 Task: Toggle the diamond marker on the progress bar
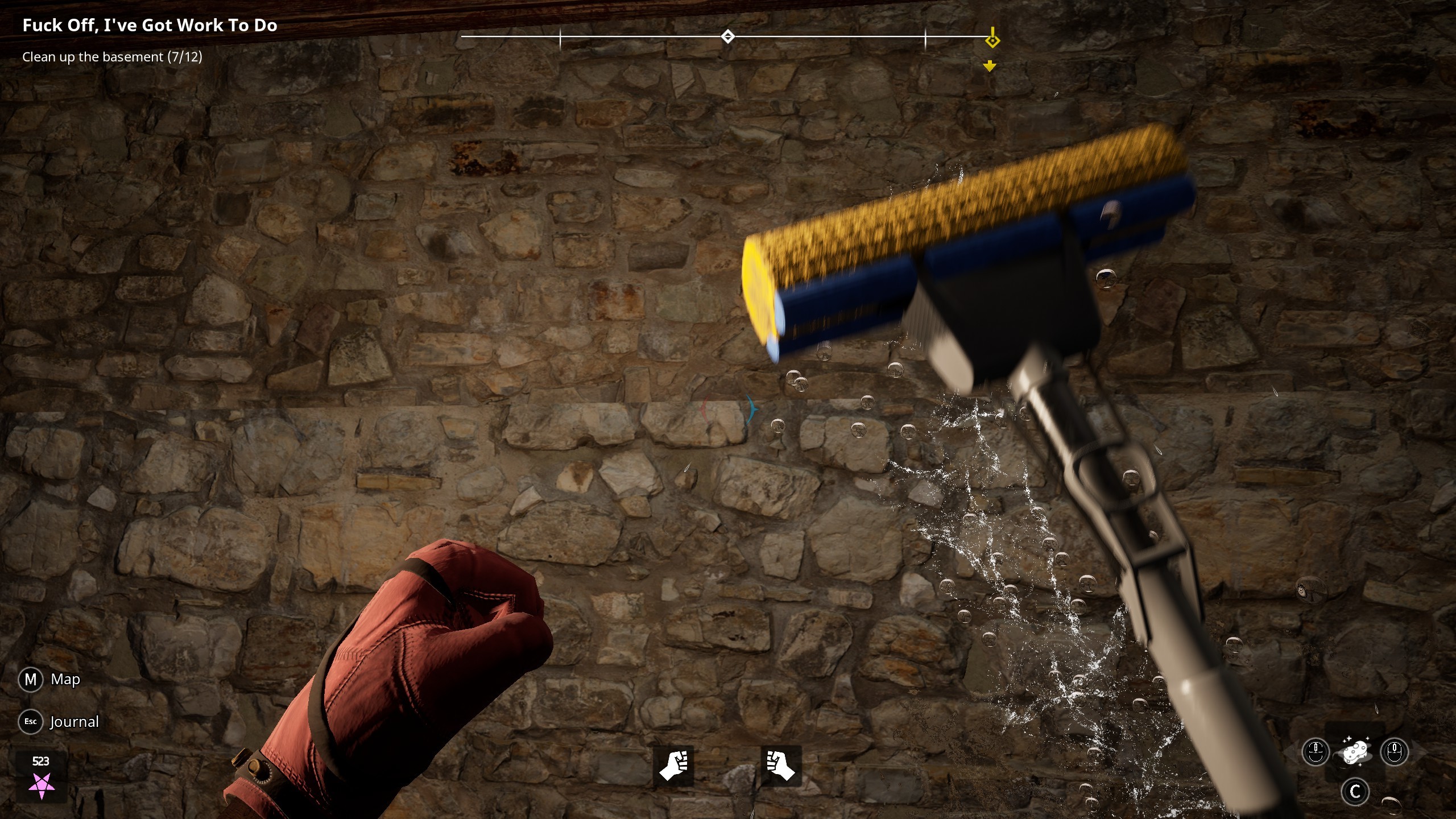[x=729, y=35]
